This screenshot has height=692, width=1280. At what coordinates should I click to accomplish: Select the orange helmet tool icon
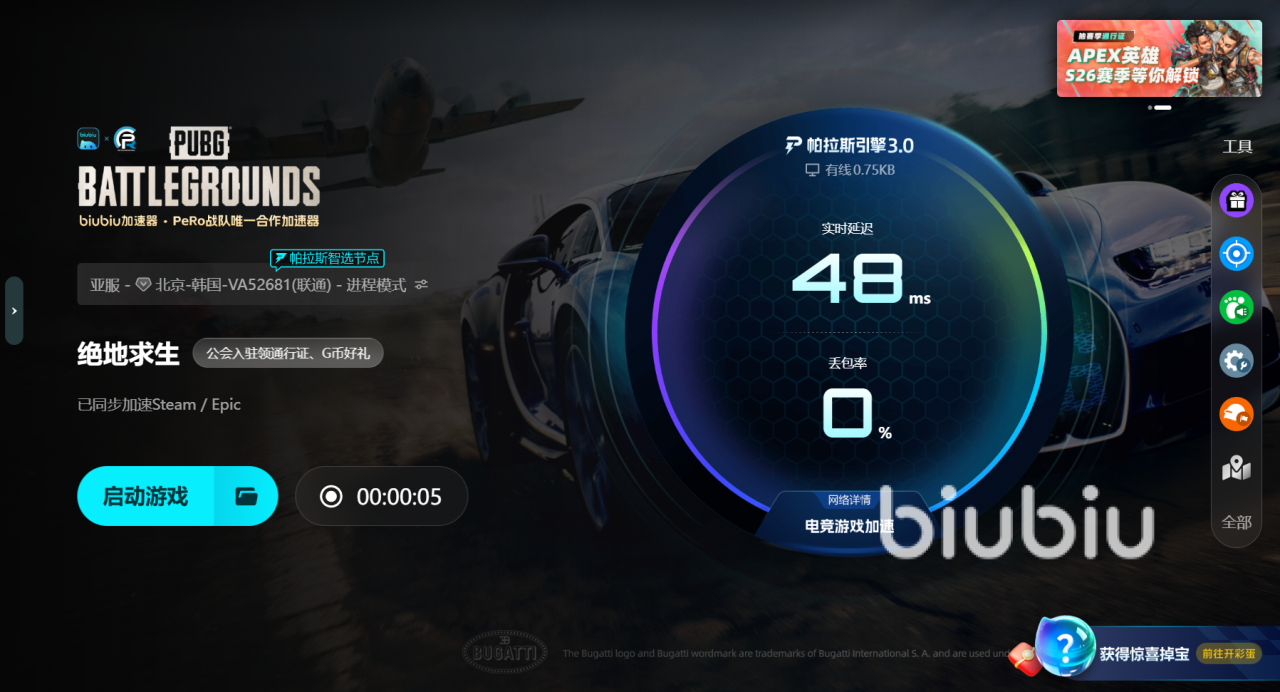pyautogui.click(x=1237, y=414)
